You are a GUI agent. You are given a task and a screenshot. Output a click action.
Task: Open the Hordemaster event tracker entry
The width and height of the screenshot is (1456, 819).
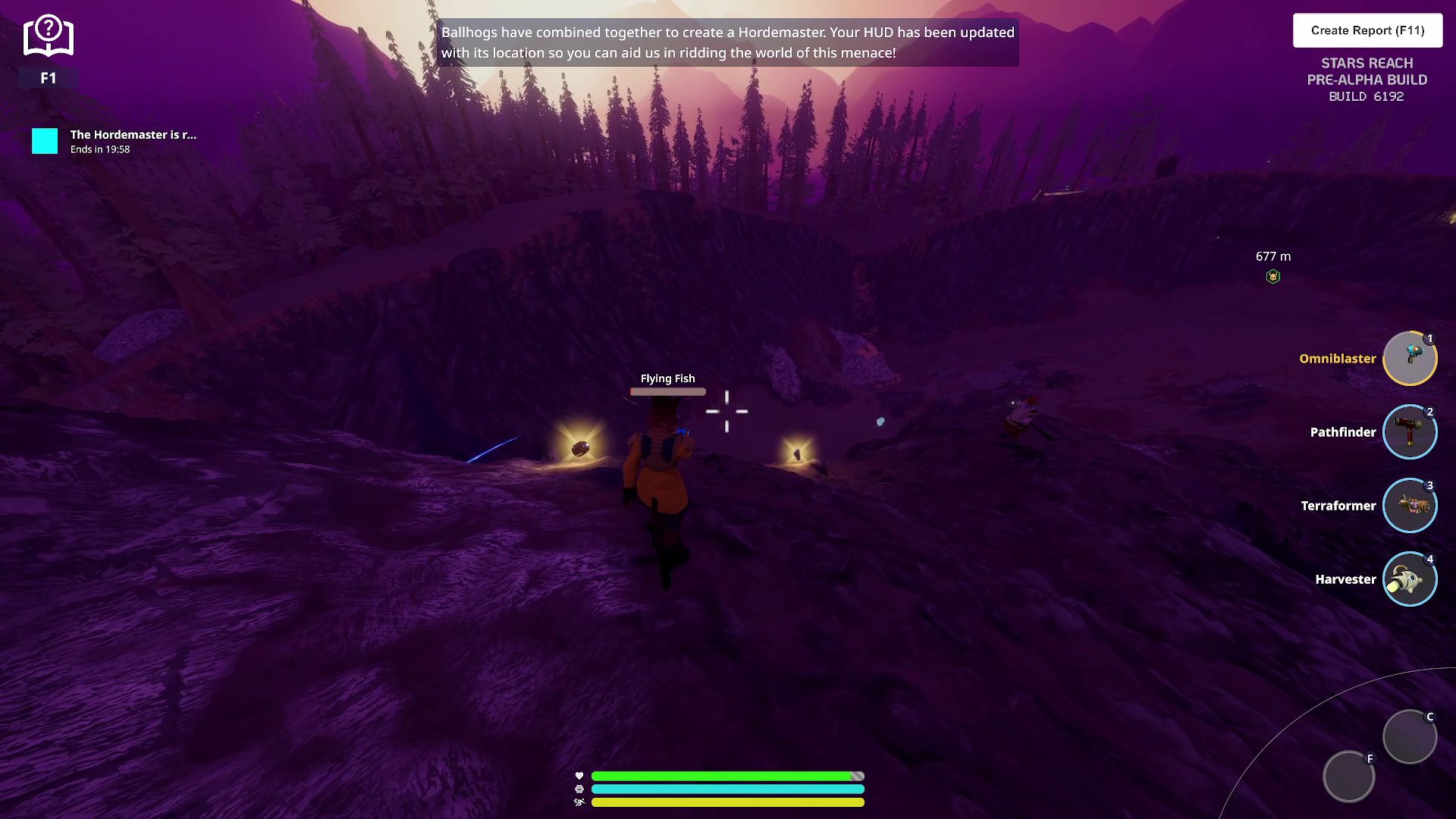pos(114,141)
